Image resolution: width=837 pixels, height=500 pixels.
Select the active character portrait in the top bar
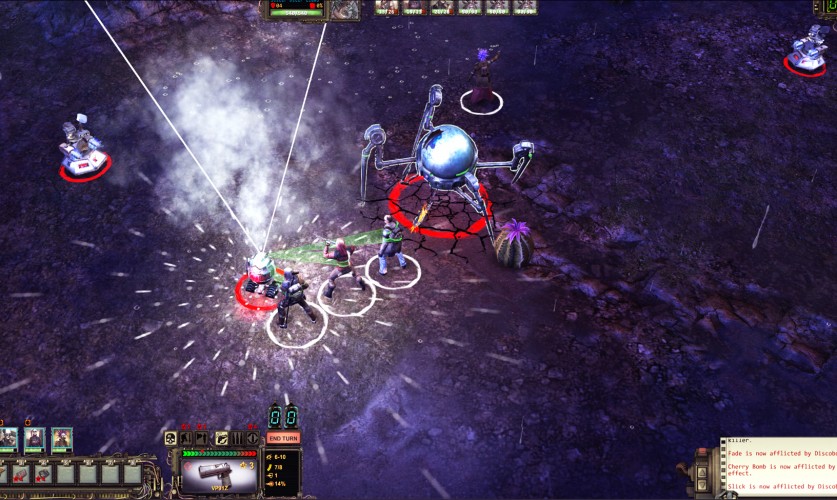pos(346,9)
